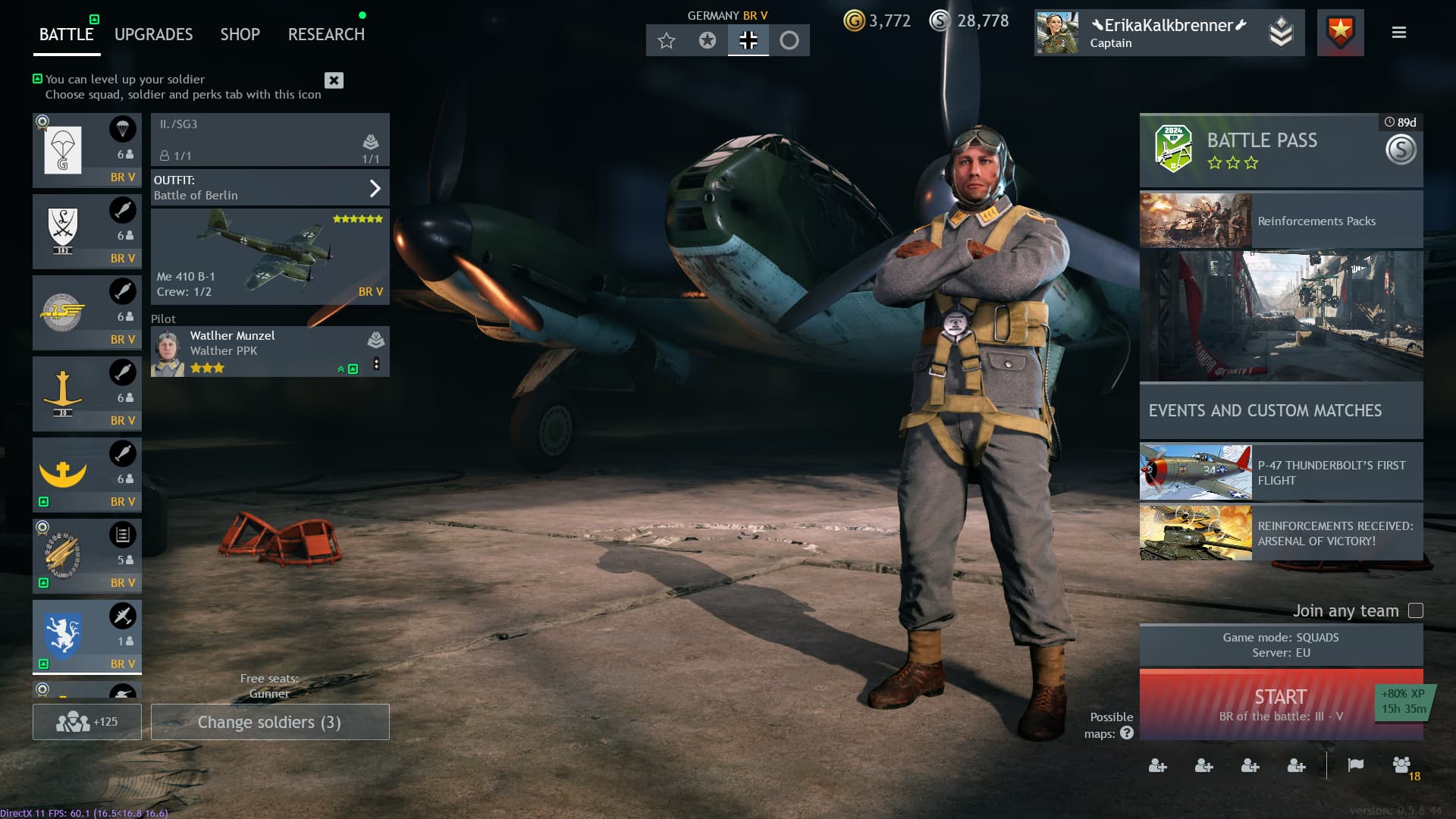
Task: Select the German iron cross faction
Action: coord(748,40)
